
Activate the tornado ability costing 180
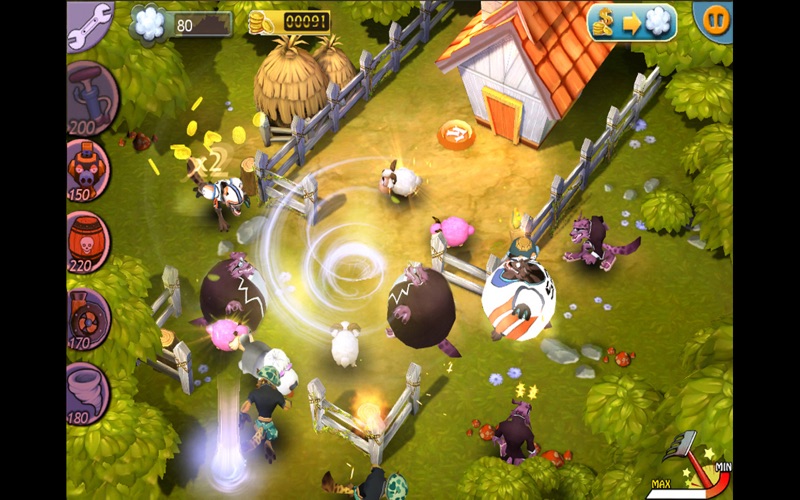tap(89, 391)
